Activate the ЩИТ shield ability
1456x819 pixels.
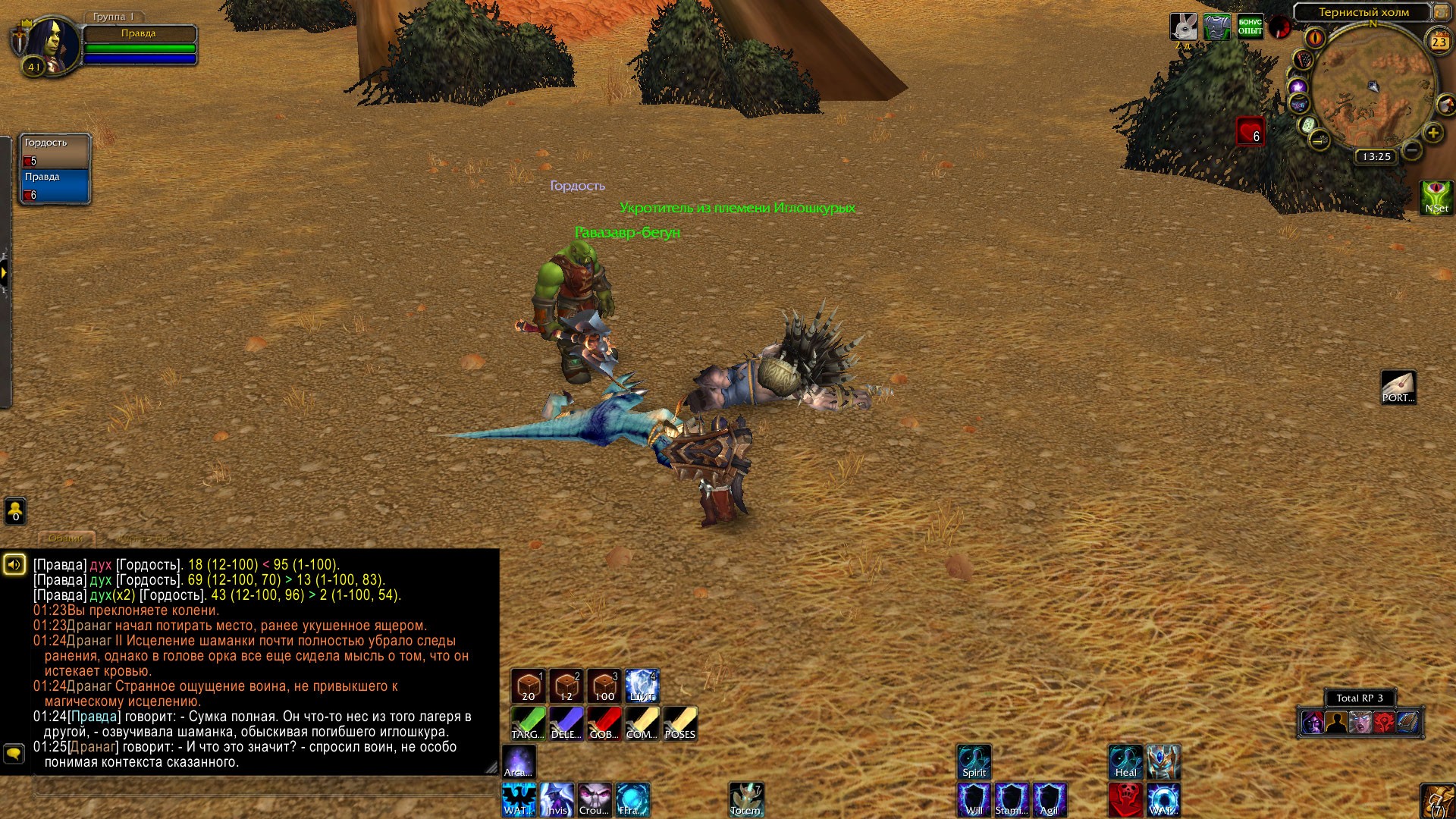coord(642,686)
